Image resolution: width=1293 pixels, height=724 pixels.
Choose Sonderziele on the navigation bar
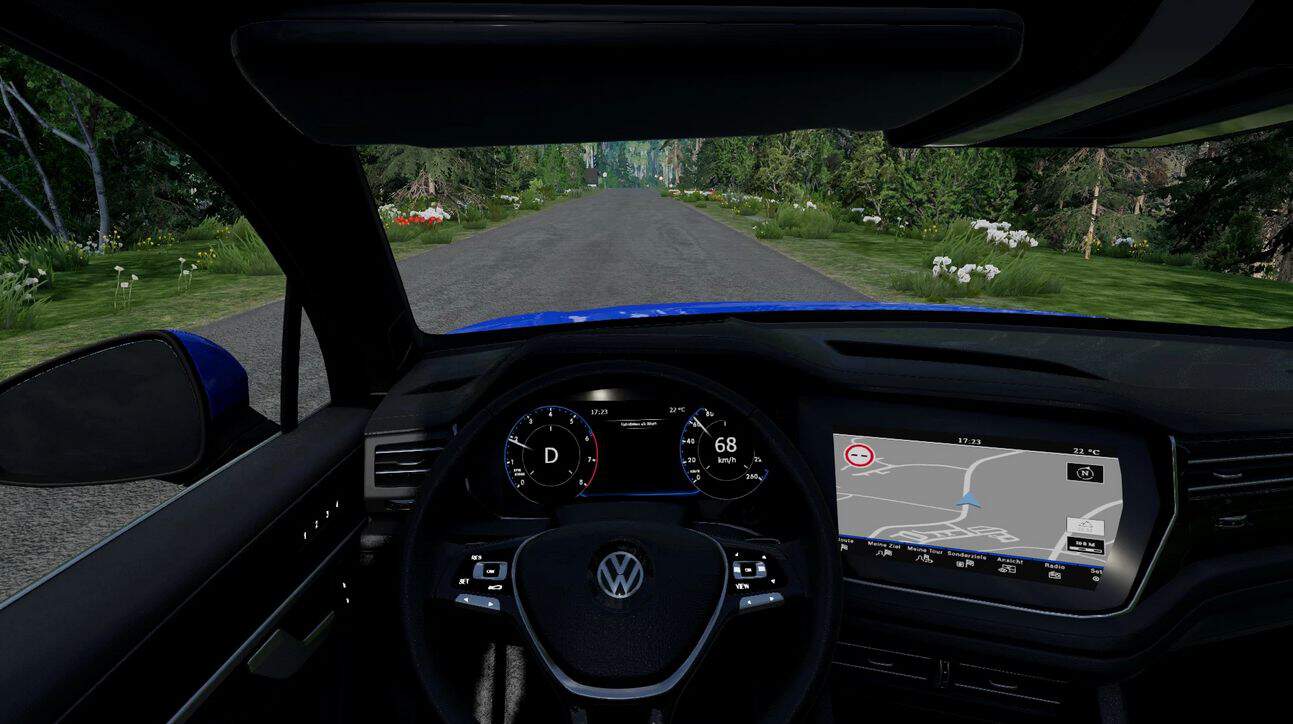point(966,560)
